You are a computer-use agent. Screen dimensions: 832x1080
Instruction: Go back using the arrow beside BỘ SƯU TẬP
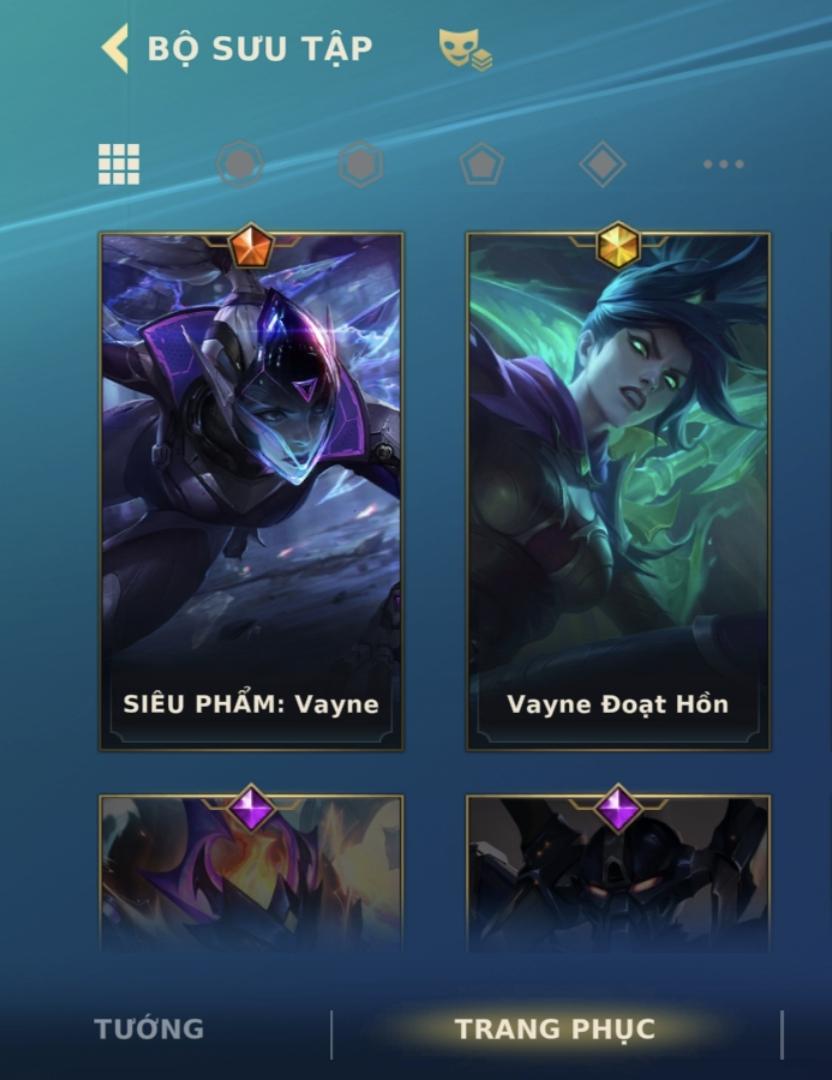tap(115, 49)
